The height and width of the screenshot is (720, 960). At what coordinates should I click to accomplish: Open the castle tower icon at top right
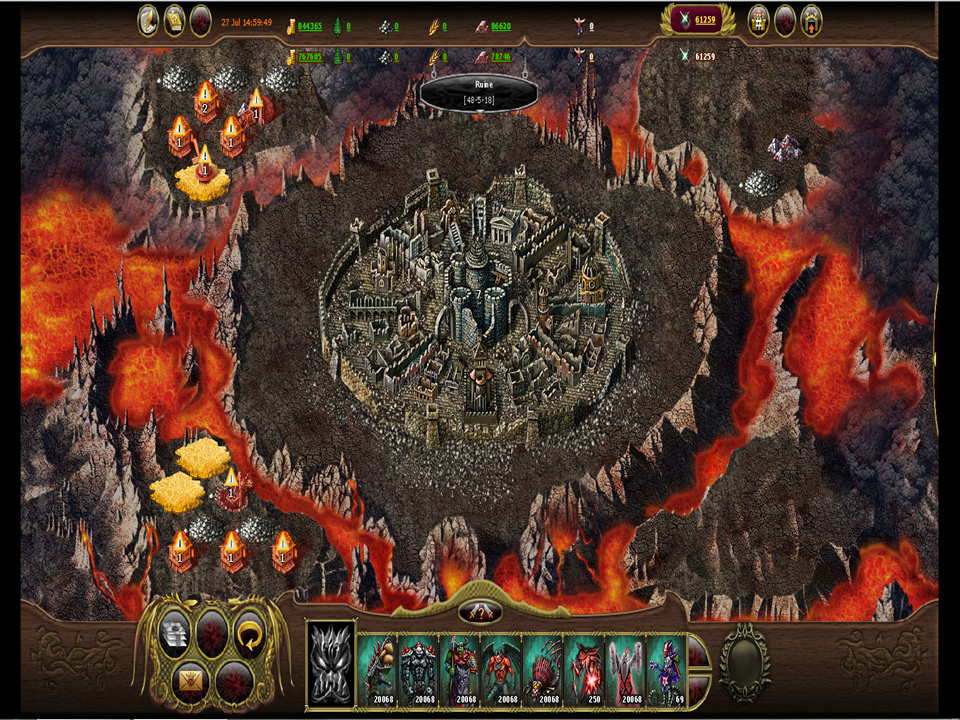pos(759,20)
